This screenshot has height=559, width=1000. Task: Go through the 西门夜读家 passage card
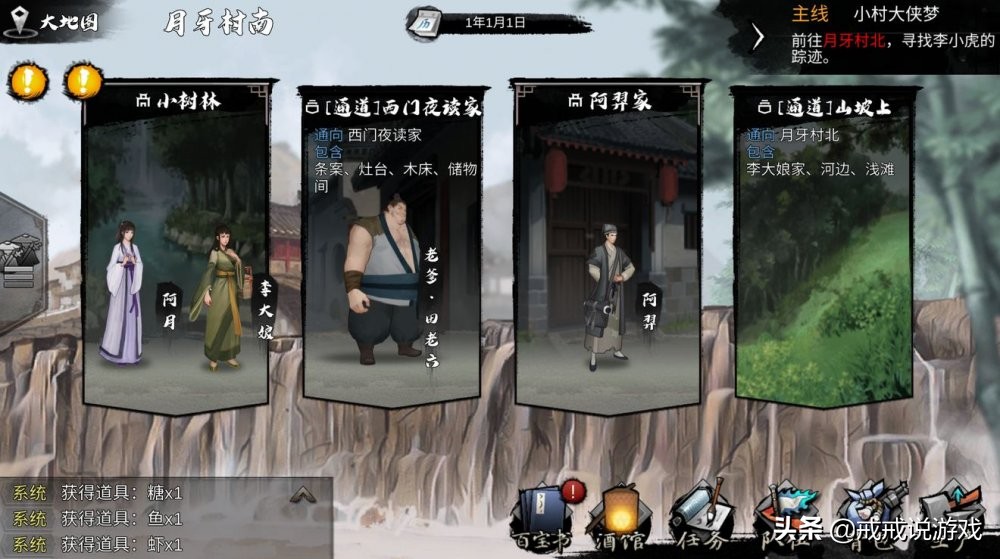pos(393,105)
